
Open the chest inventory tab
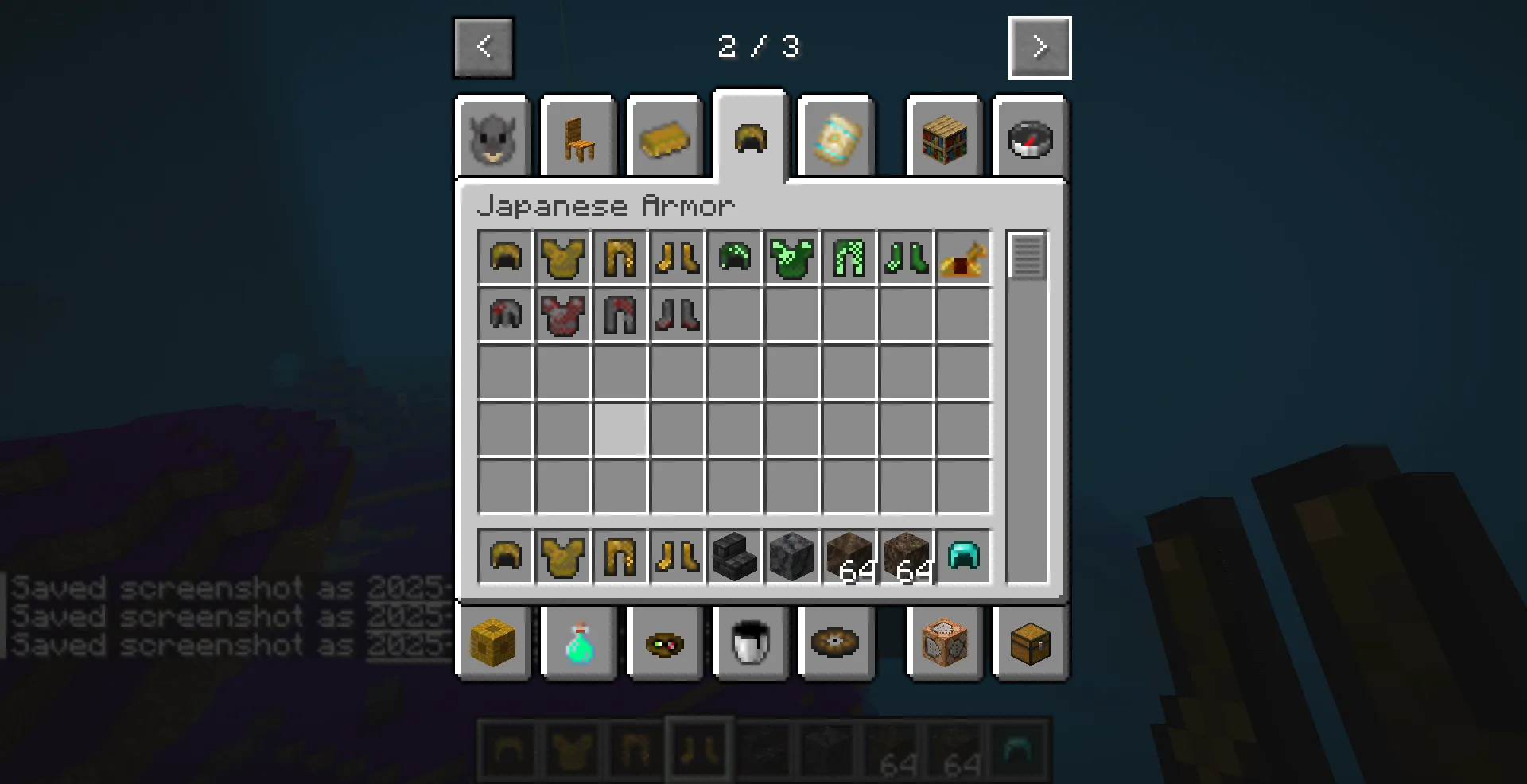tap(1030, 644)
